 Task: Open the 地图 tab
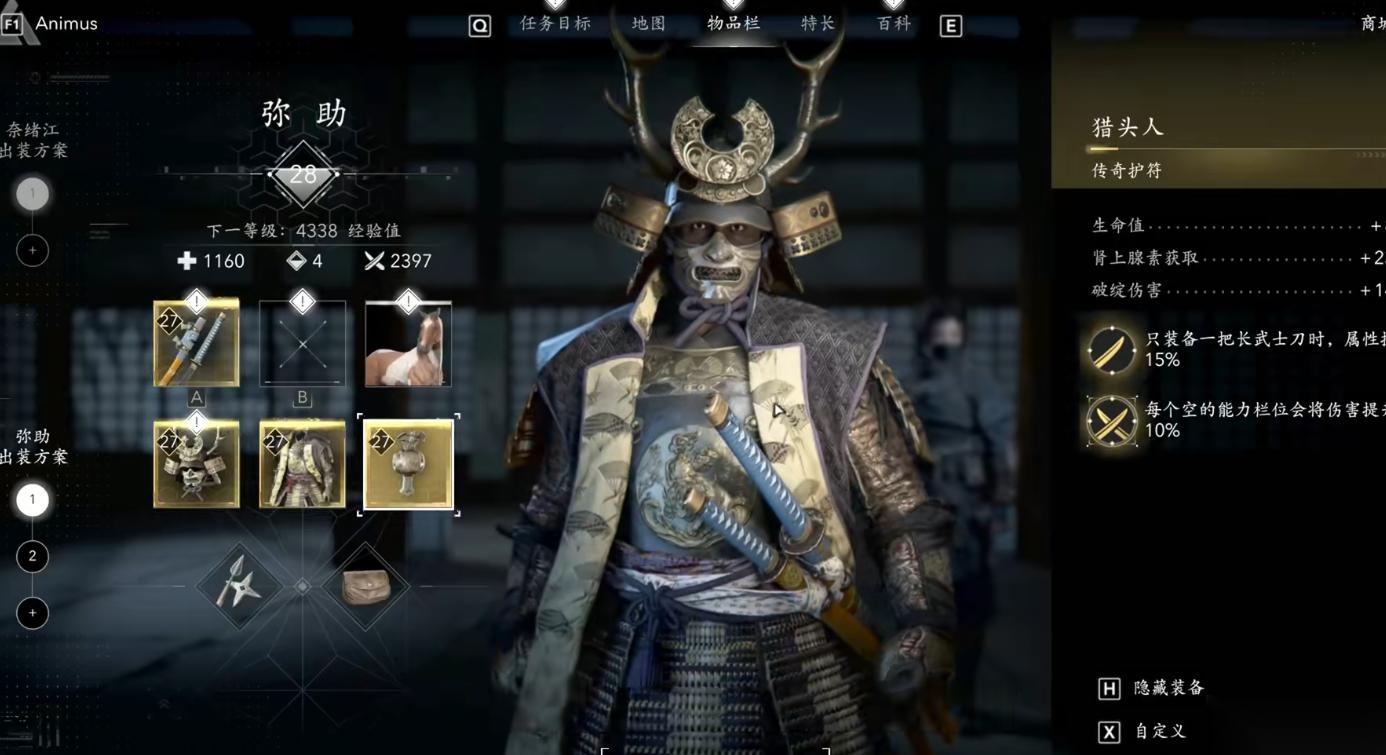(x=649, y=23)
